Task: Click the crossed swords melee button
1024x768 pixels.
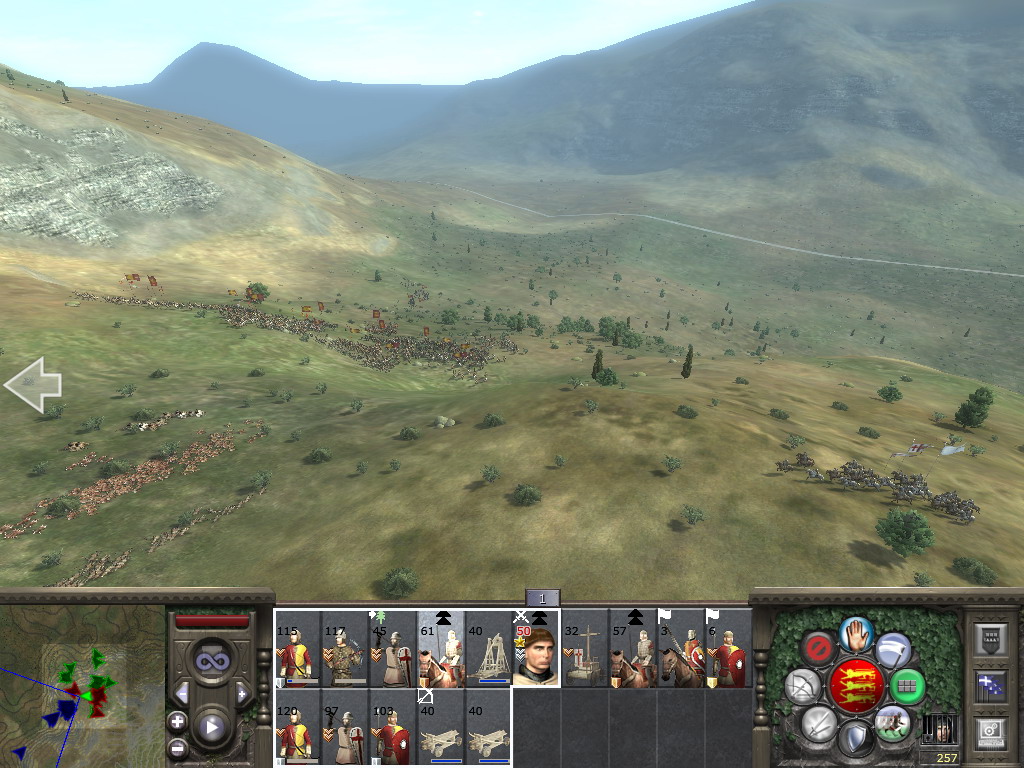Action: (x=819, y=723)
